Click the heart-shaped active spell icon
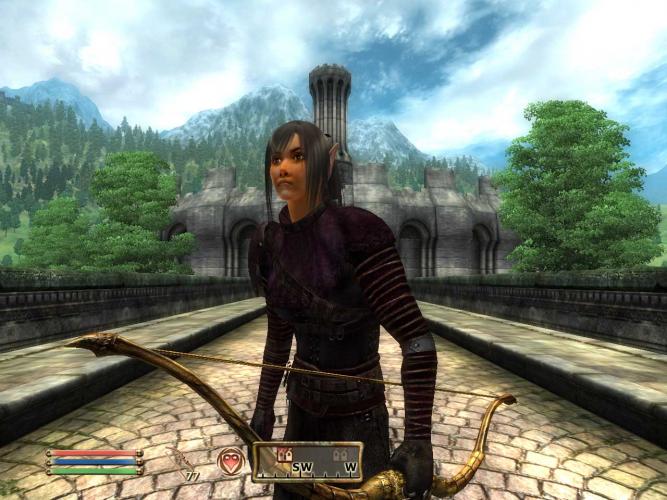This screenshot has width=667, height=500. click(x=232, y=461)
